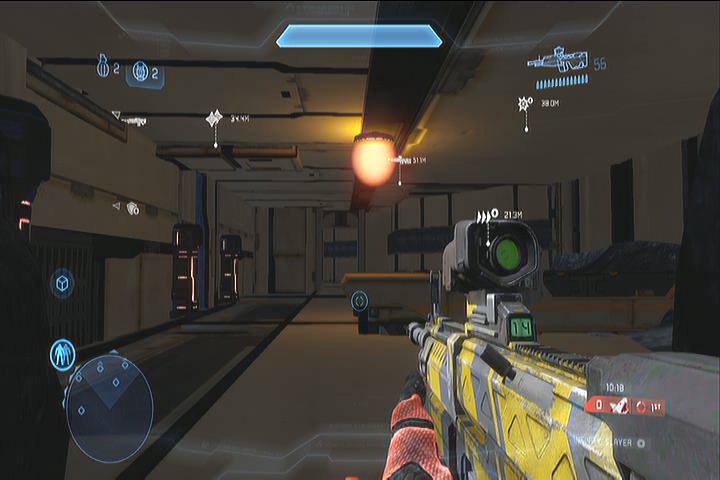Select the triple-chevron waypoint marker
Viewport: 720px width, 480px height.
click(486, 215)
